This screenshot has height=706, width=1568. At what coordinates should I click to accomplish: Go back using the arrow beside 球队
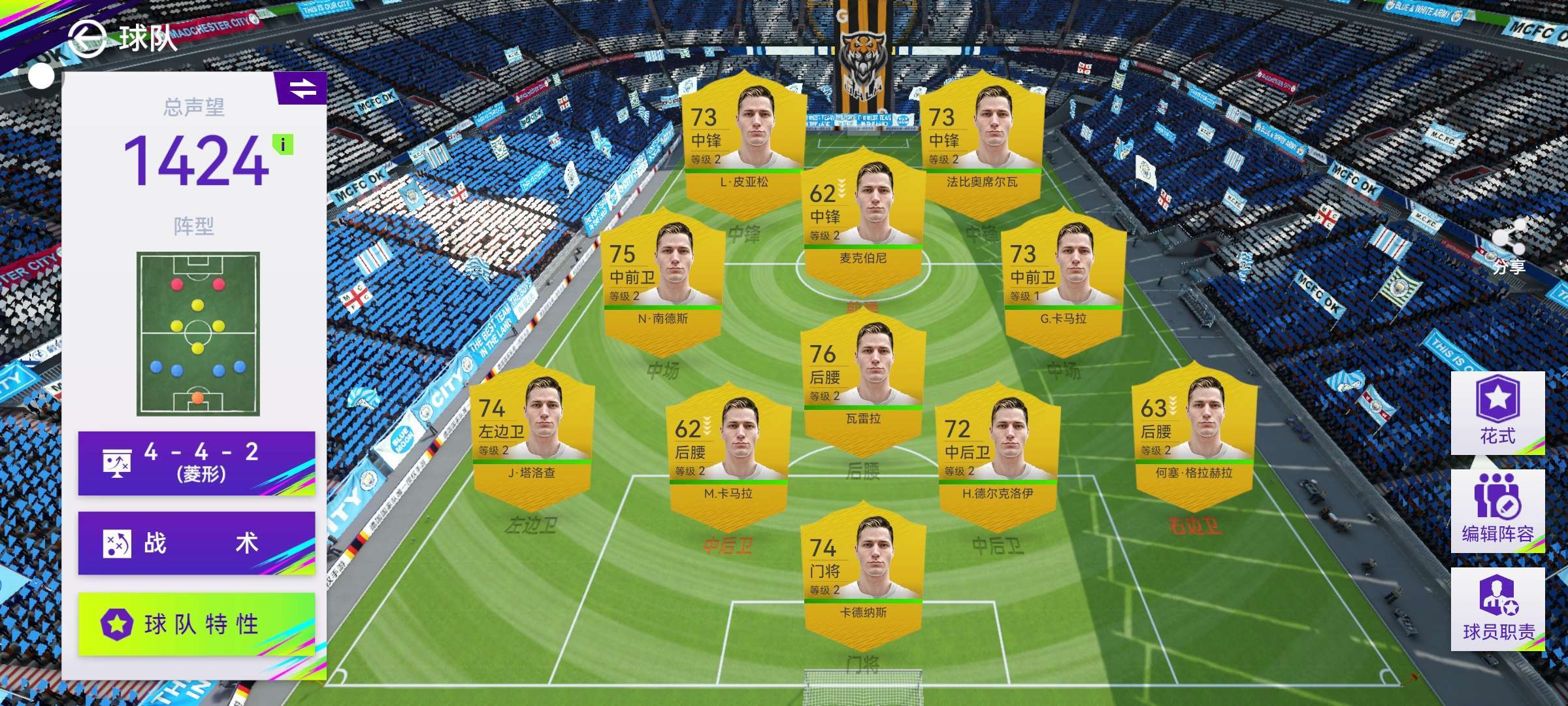[87, 38]
